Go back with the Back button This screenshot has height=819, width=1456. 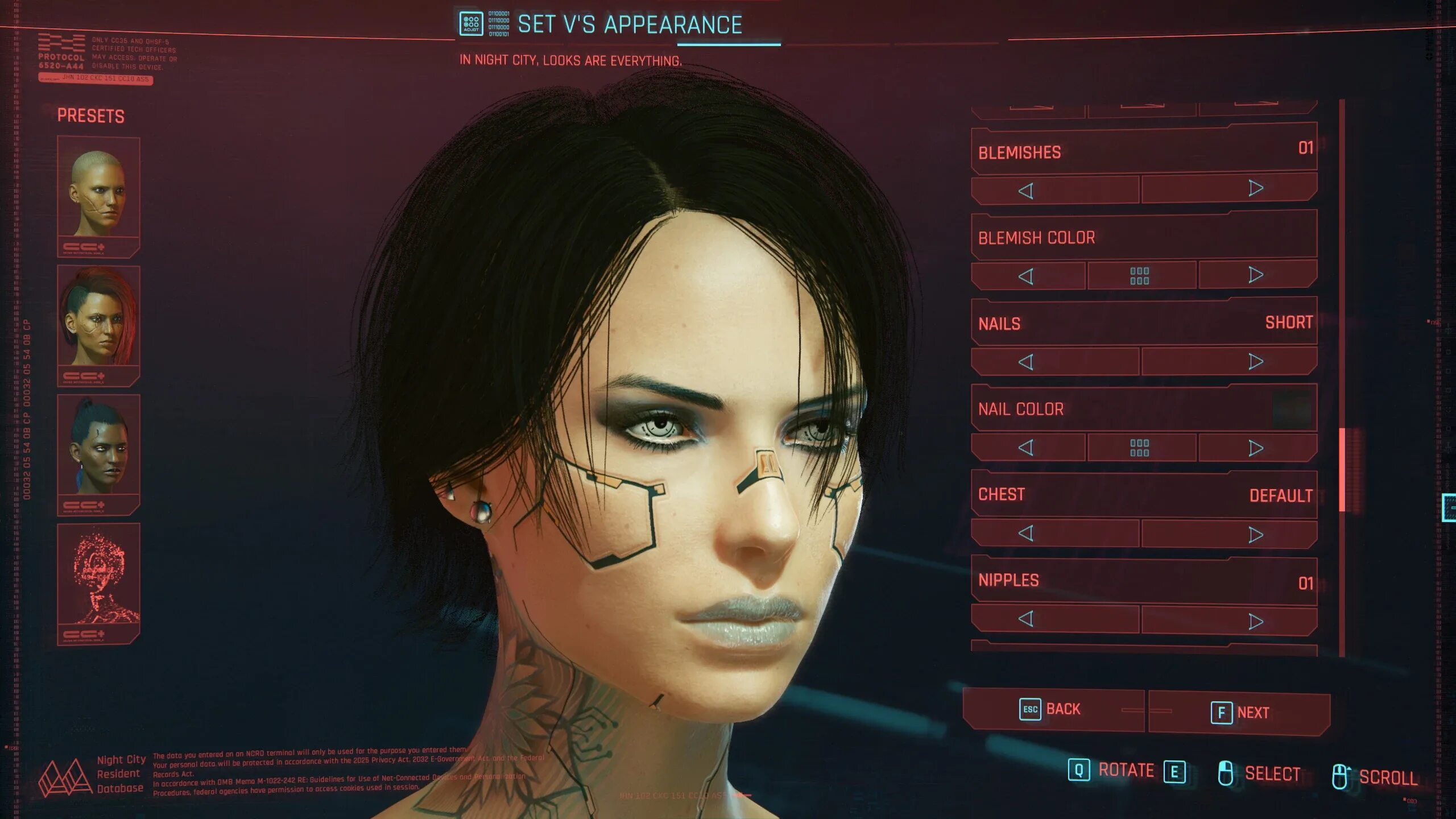click(x=1052, y=709)
